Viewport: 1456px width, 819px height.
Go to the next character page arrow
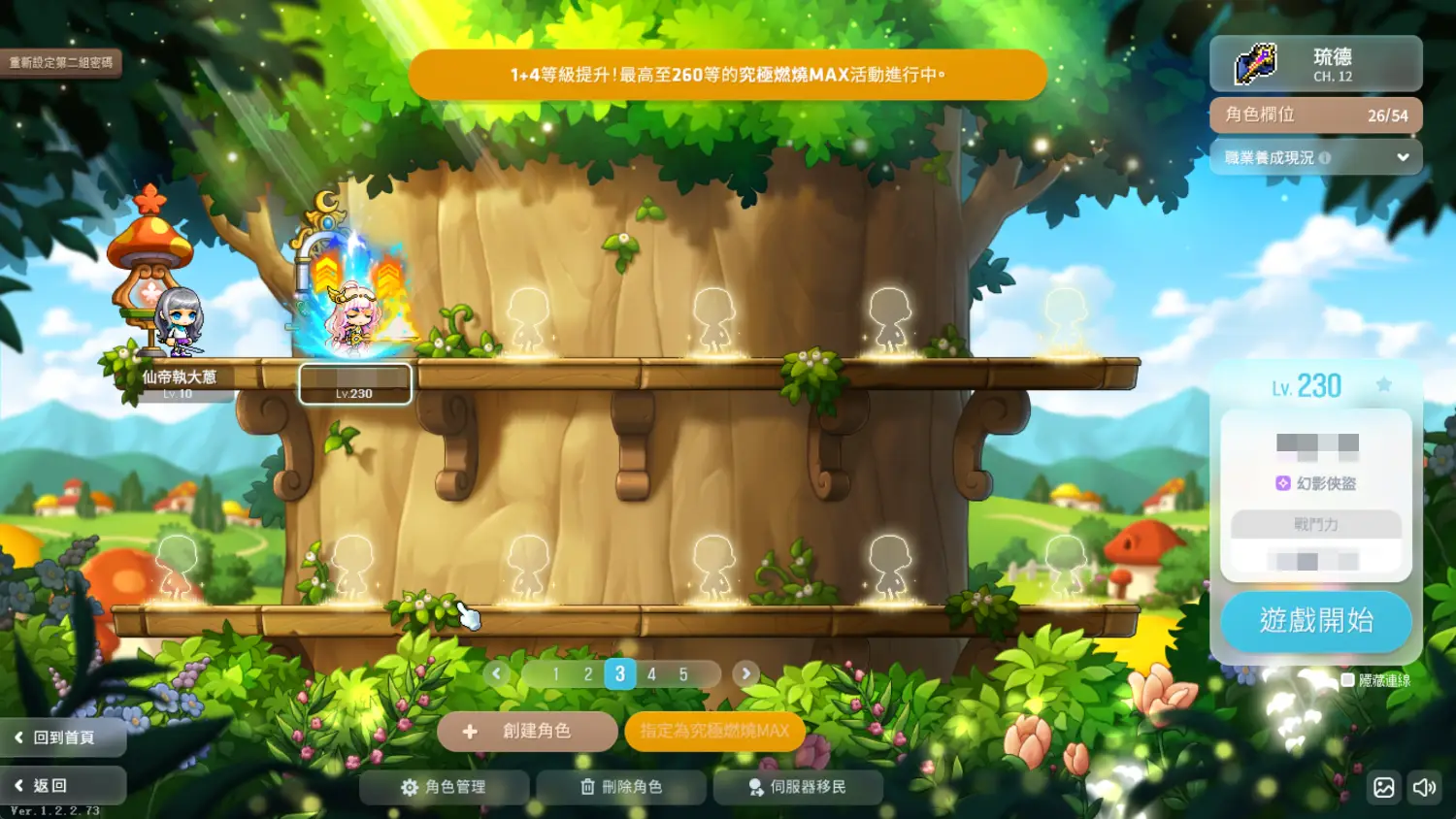click(x=745, y=673)
